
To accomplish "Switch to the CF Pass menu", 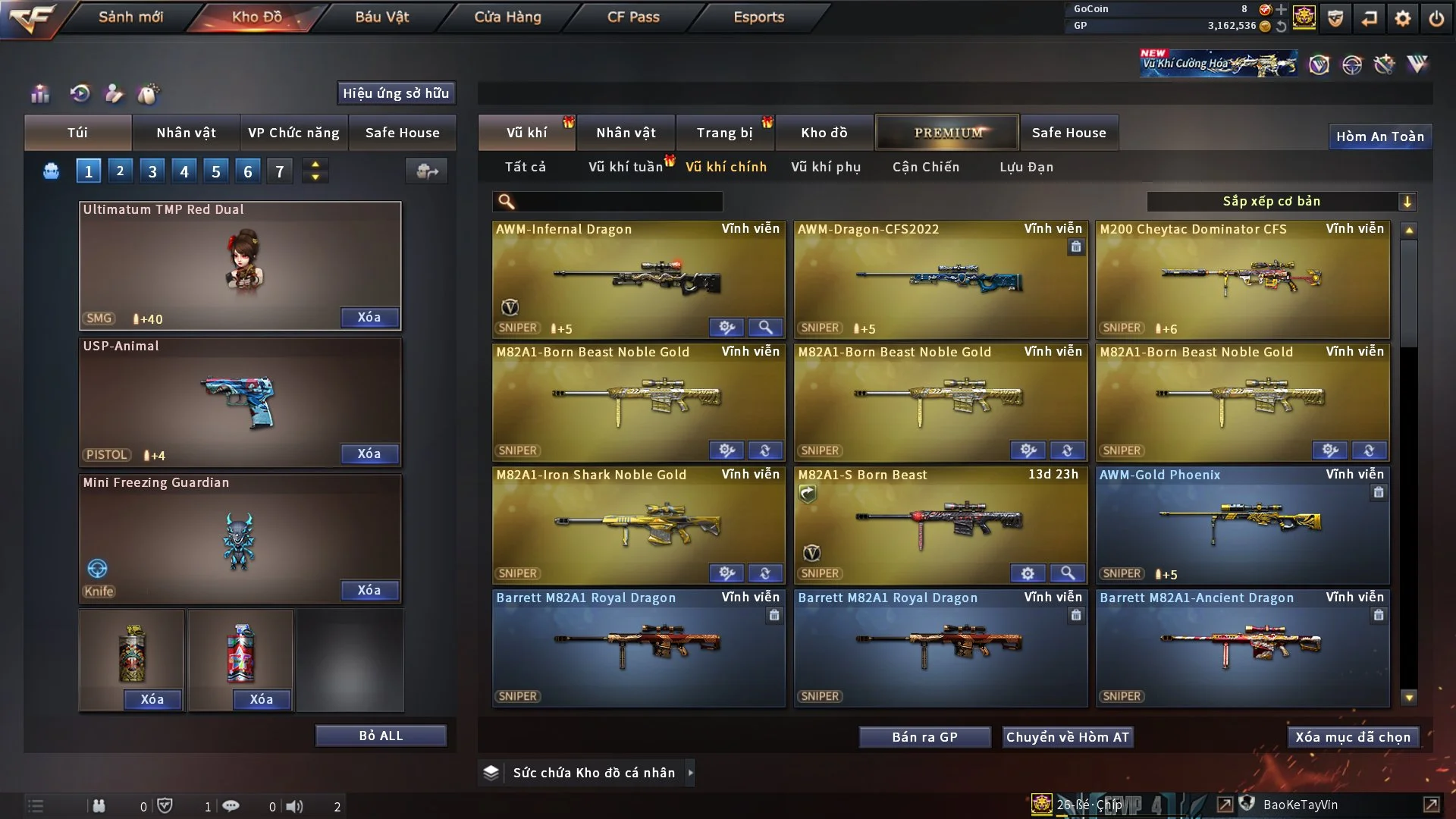I will pos(633,17).
